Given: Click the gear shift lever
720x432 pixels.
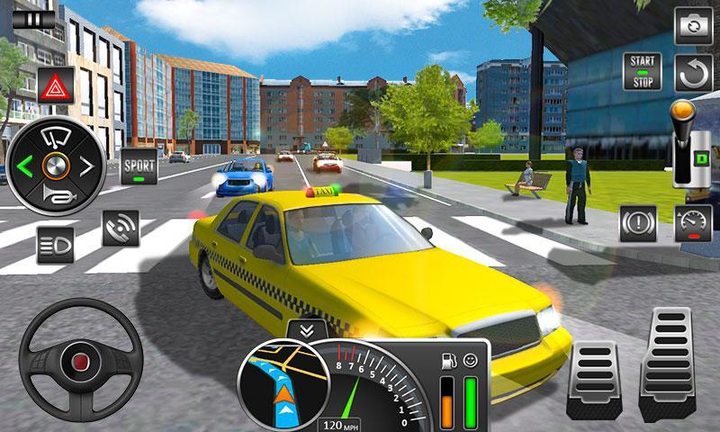Looking at the screenshot, I should point(688,145).
